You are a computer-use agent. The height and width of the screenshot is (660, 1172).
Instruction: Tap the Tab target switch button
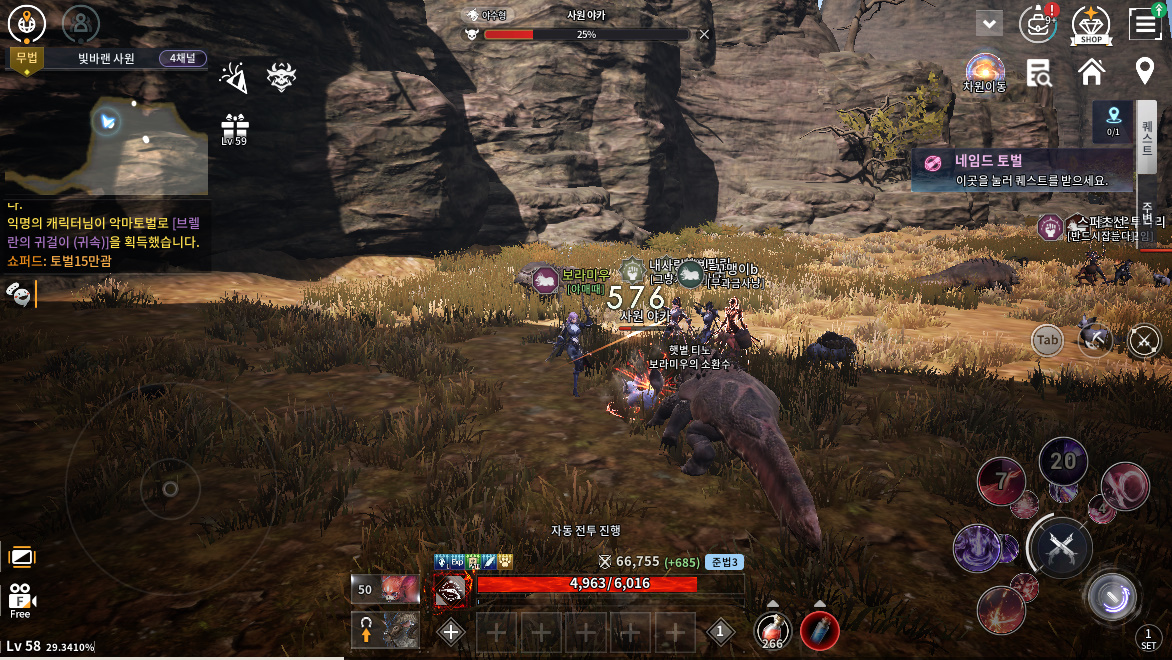tap(1047, 340)
